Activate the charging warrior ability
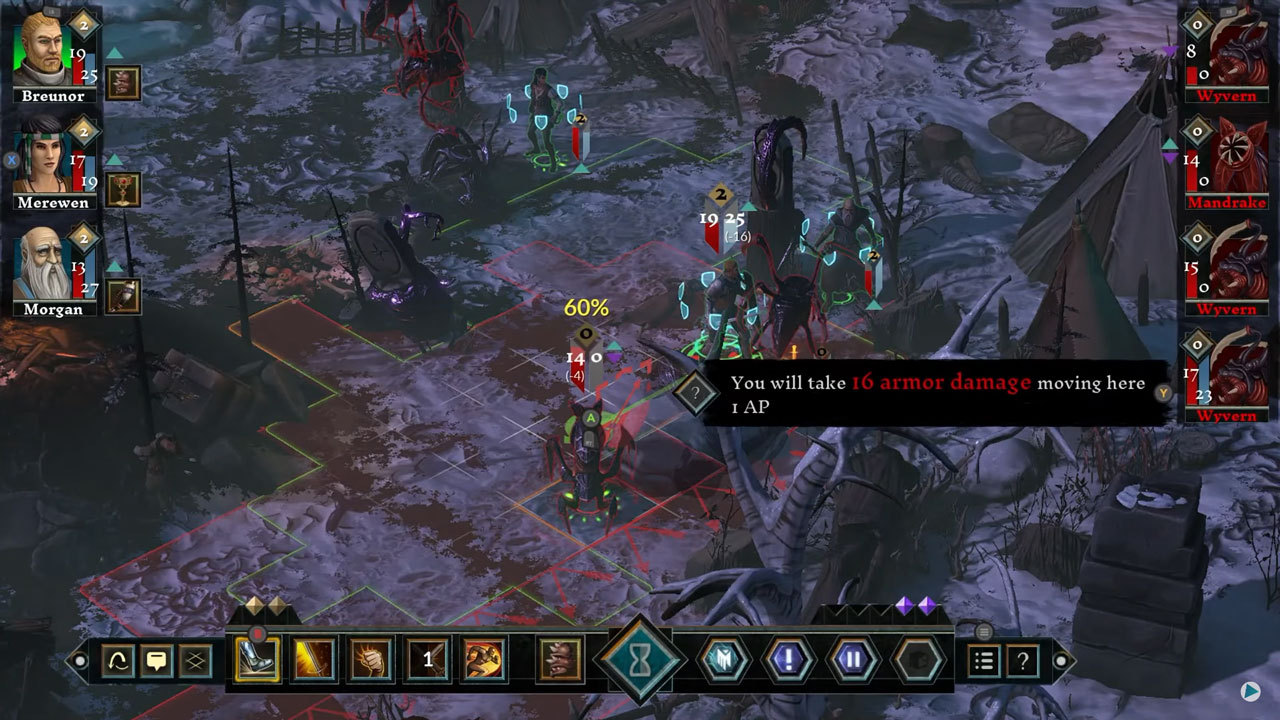This screenshot has width=1280, height=720. click(484, 660)
